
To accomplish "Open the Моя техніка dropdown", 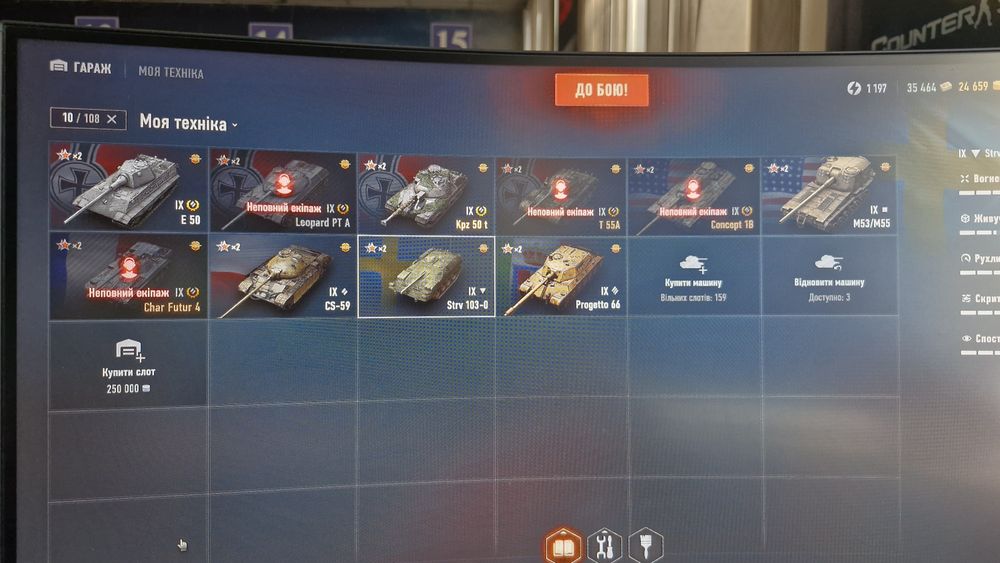I will coord(189,123).
